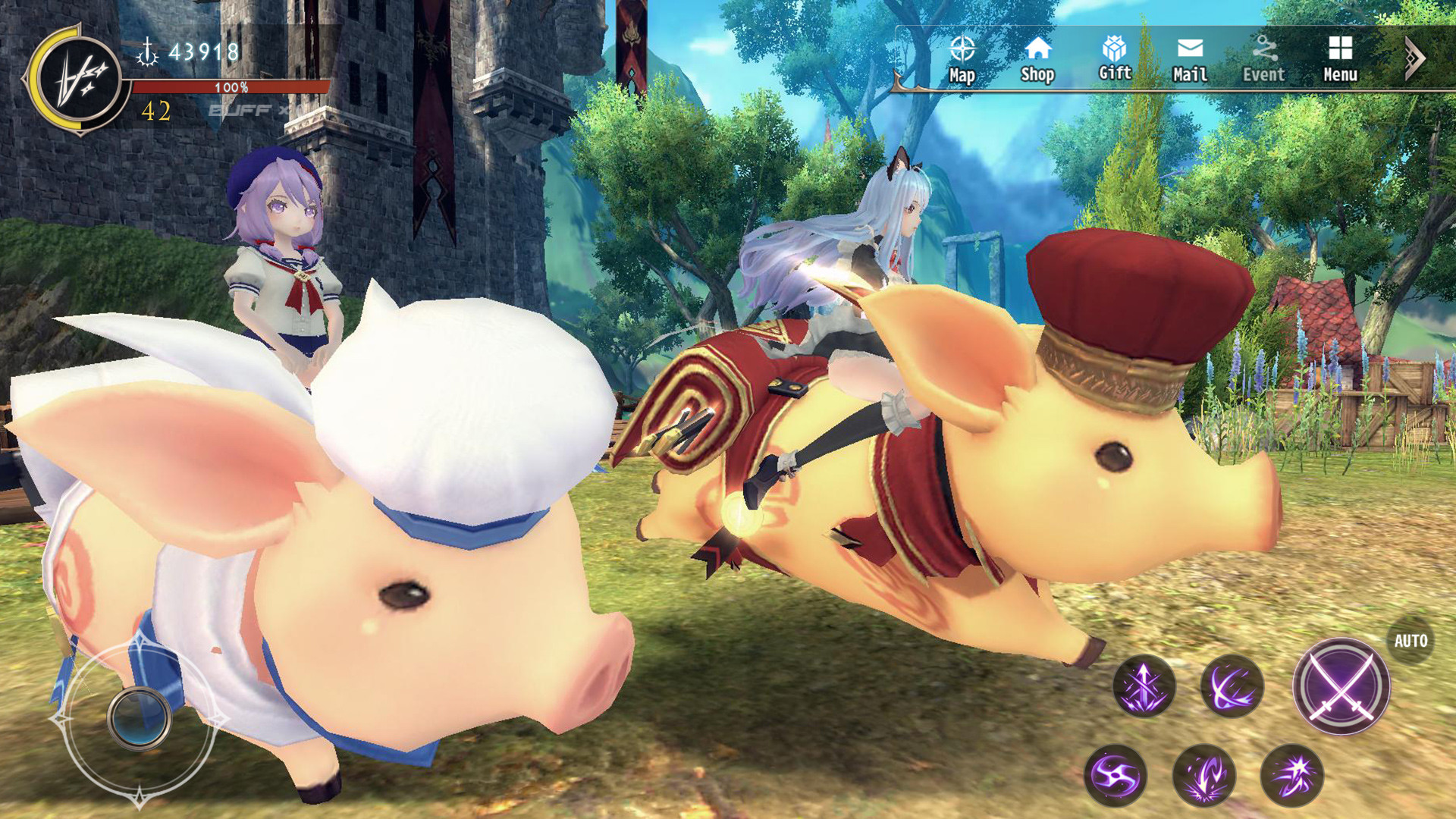Check your Mail inbox
Viewport: 1456px width, 819px height.
1189,61
